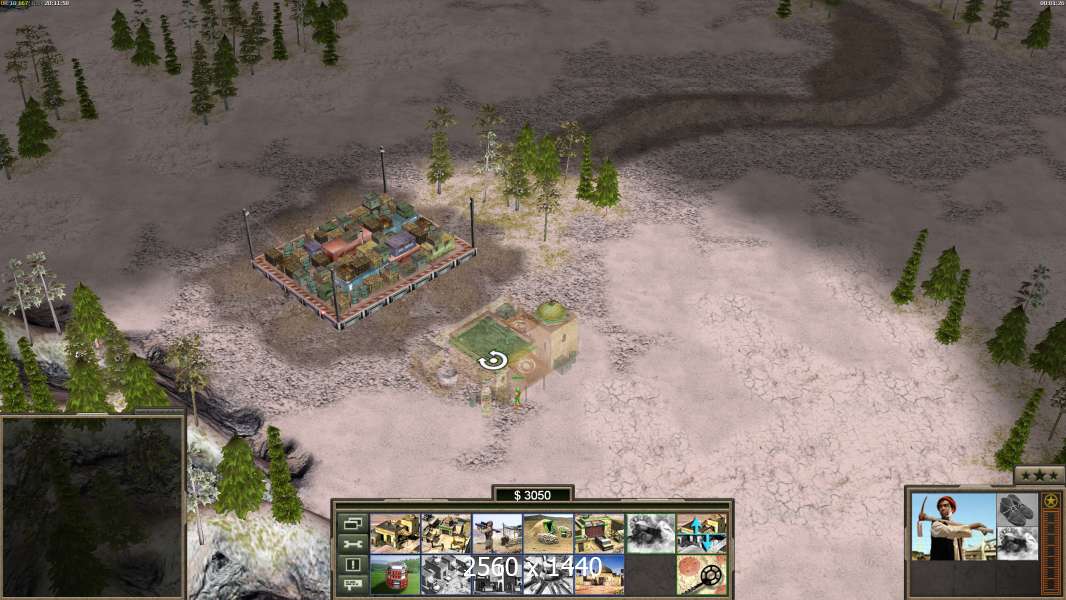This screenshot has height=600, width=1066.
Task: Click the worker shoes upgrade icon
Action: pyautogui.click(x=1018, y=508)
